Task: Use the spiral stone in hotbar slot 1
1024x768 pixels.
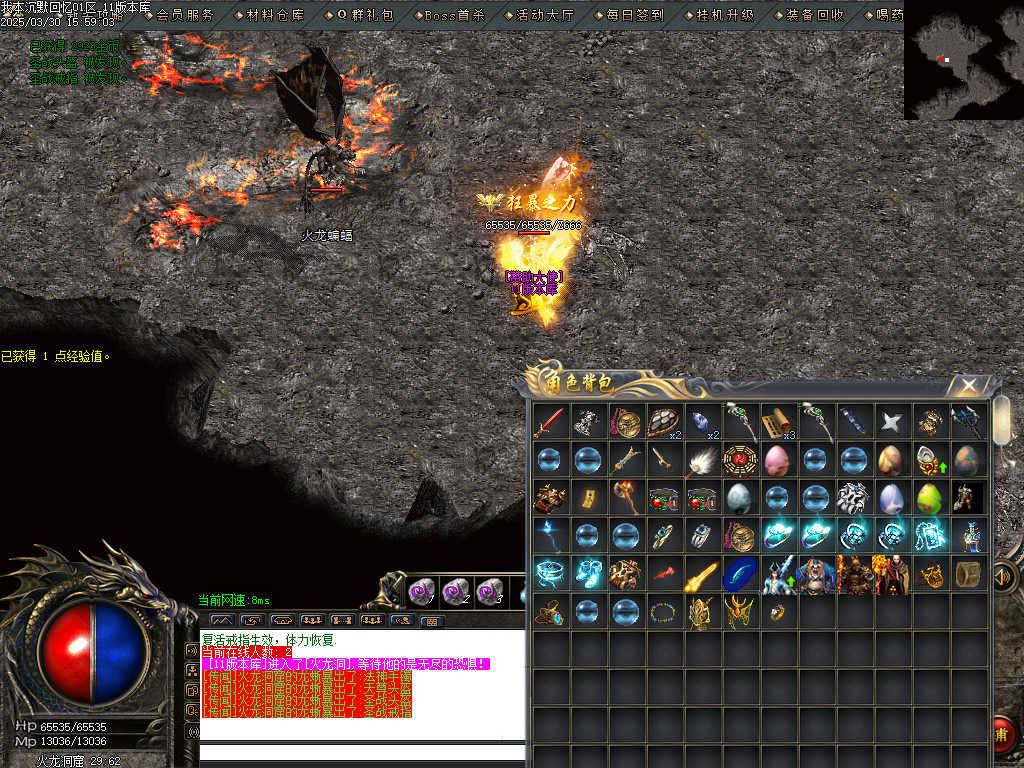Action: [x=423, y=592]
